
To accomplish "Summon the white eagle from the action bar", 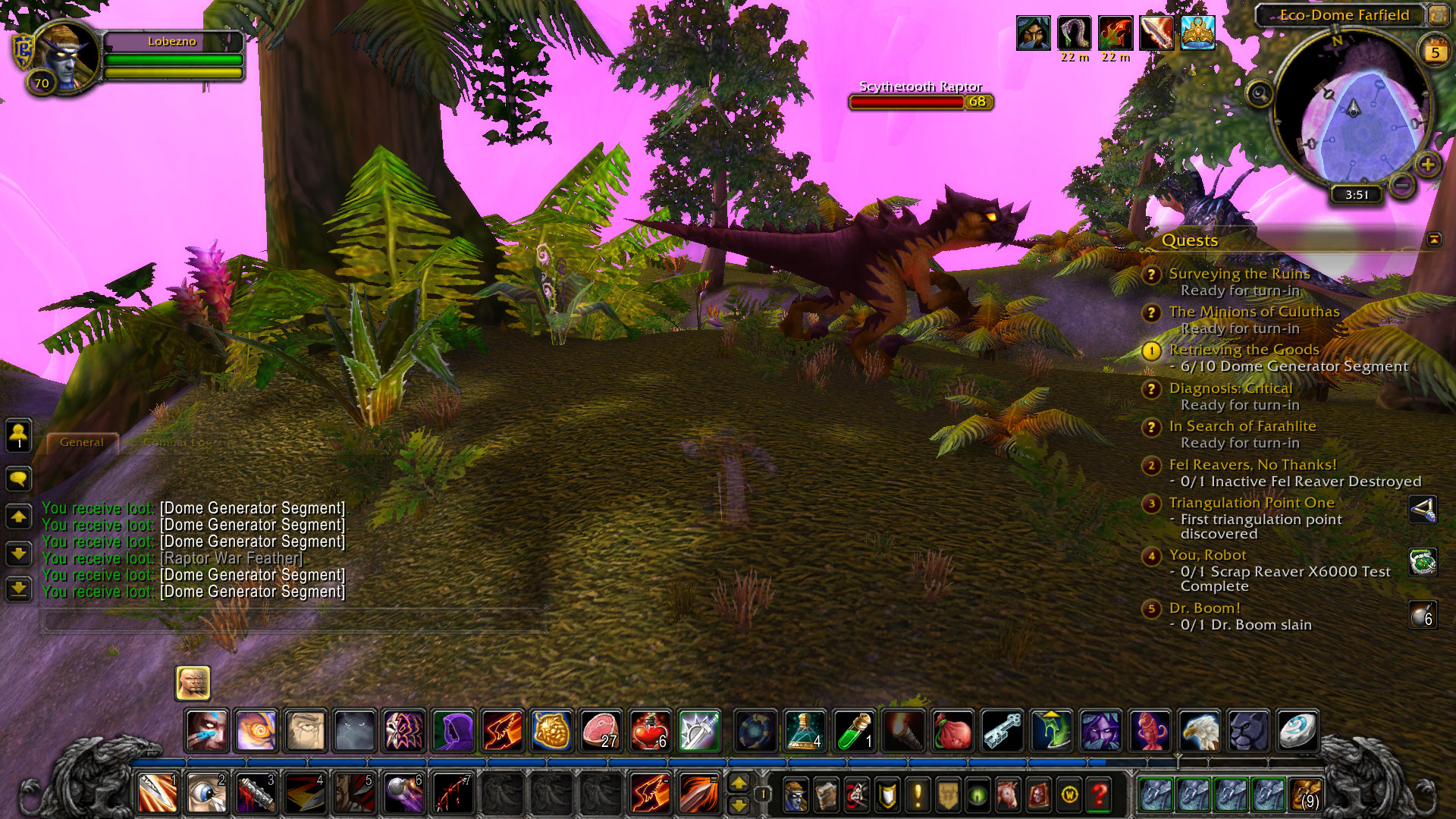I will pyautogui.click(x=1199, y=730).
